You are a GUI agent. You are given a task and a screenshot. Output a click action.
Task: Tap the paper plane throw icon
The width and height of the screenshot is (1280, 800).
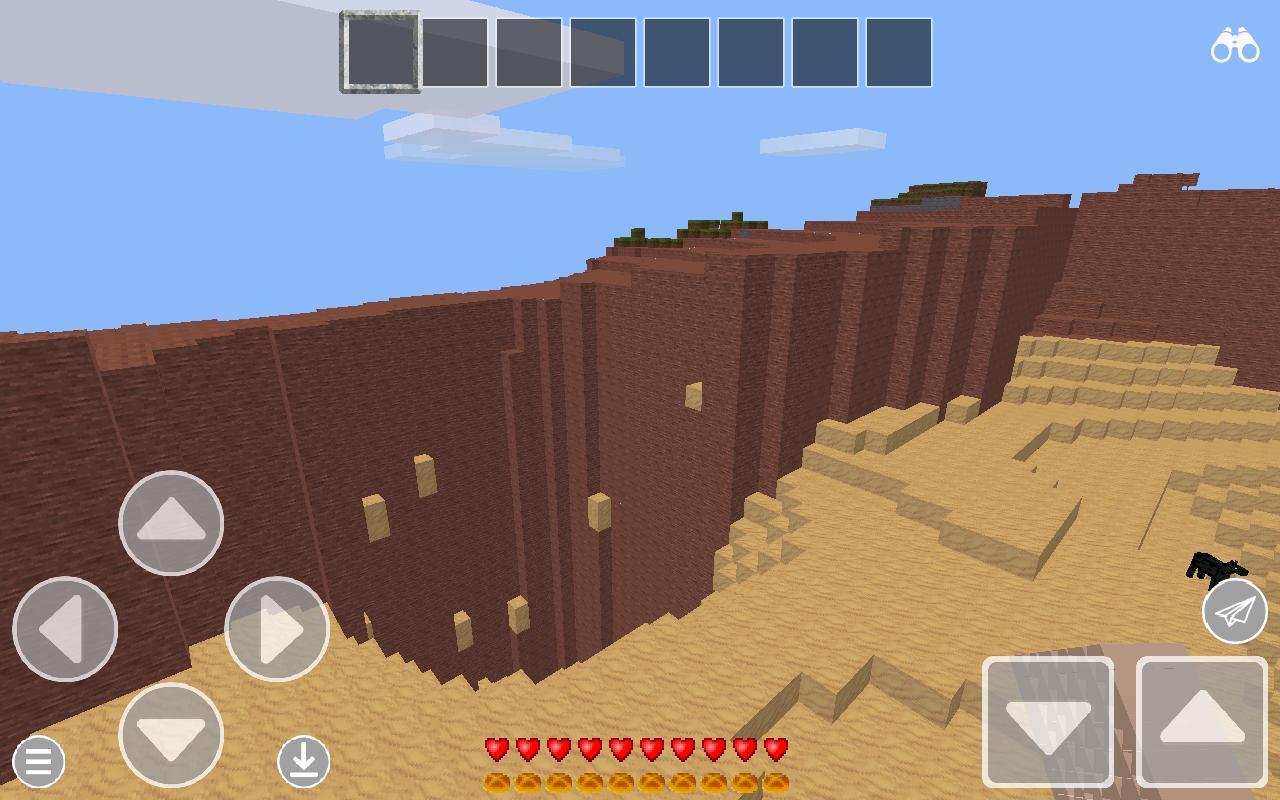(1235, 612)
